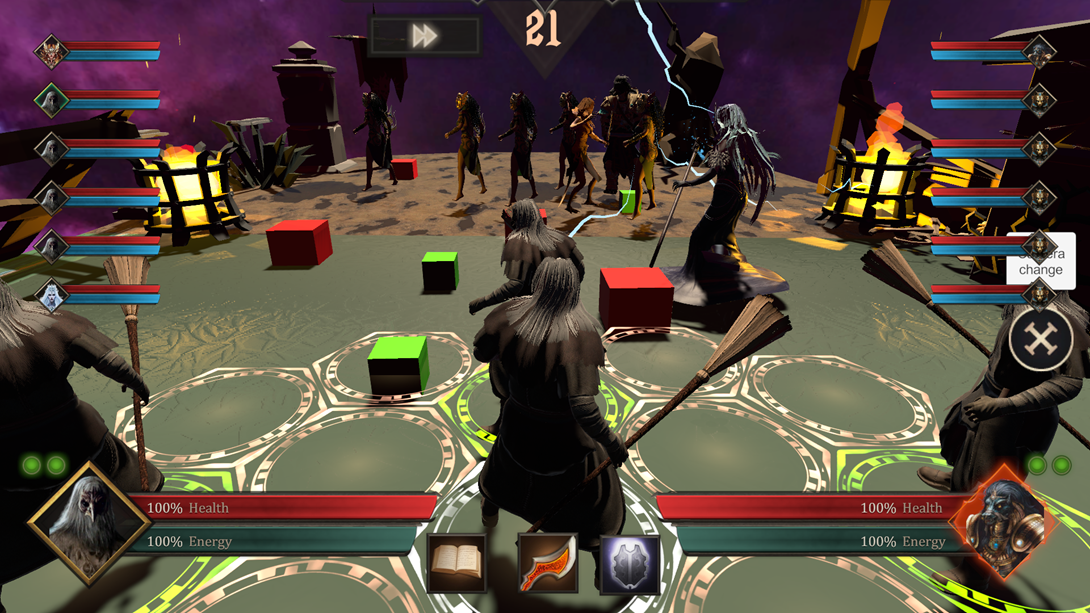
Task: Pick the pale white-haired woman team portrait
Action: (x=51, y=295)
